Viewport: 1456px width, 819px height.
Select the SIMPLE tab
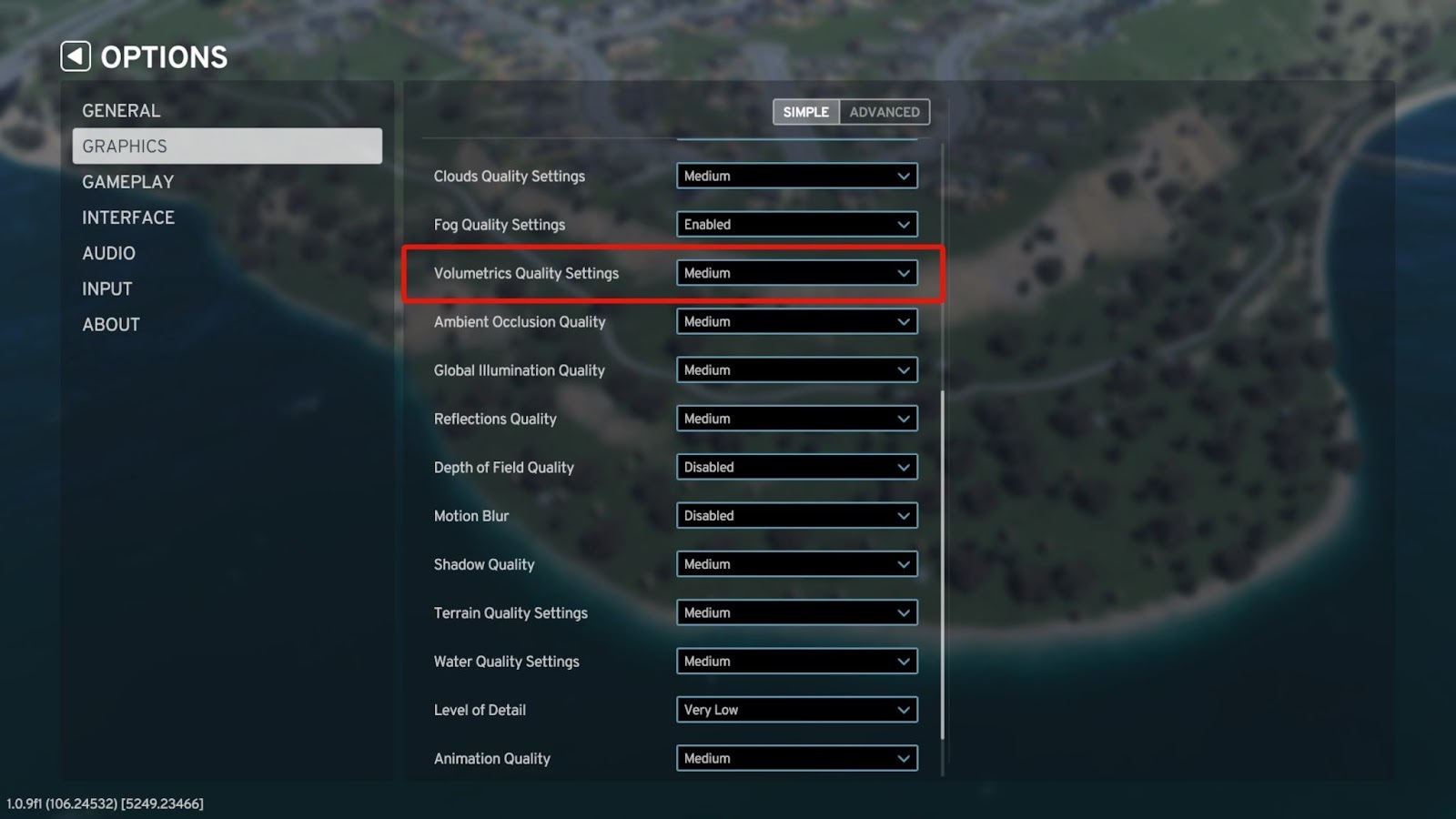click(x=804, y=111)
